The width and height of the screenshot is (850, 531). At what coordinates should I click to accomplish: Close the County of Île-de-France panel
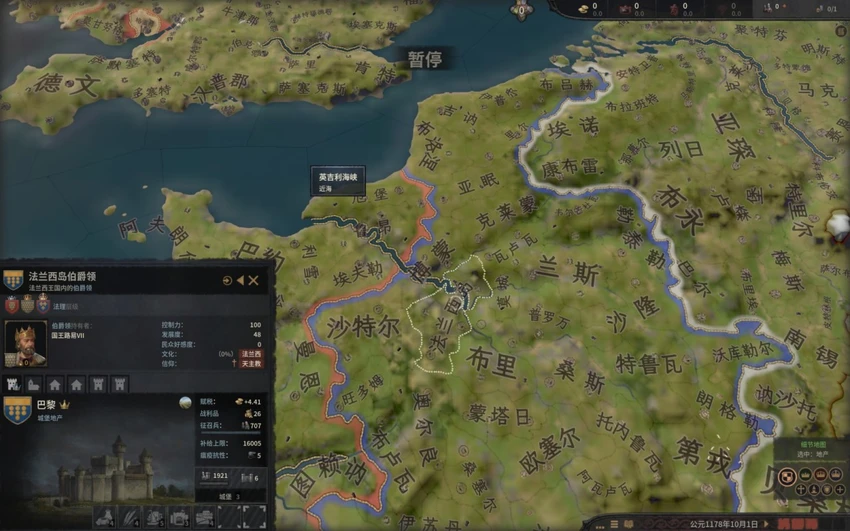tap(254, 281)
